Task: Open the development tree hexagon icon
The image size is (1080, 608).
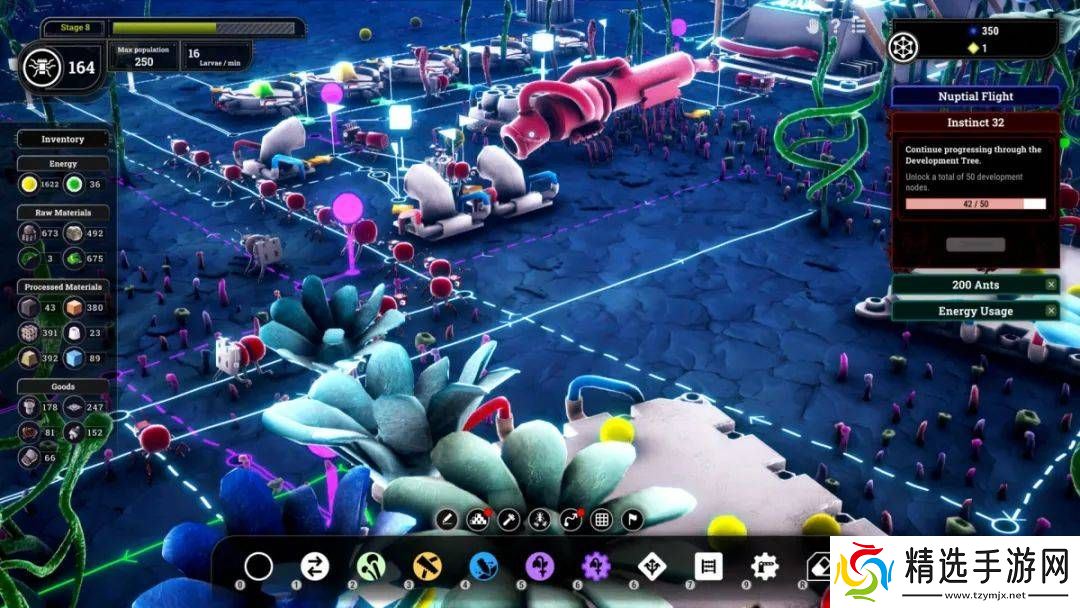Action: tap(904, 47)
